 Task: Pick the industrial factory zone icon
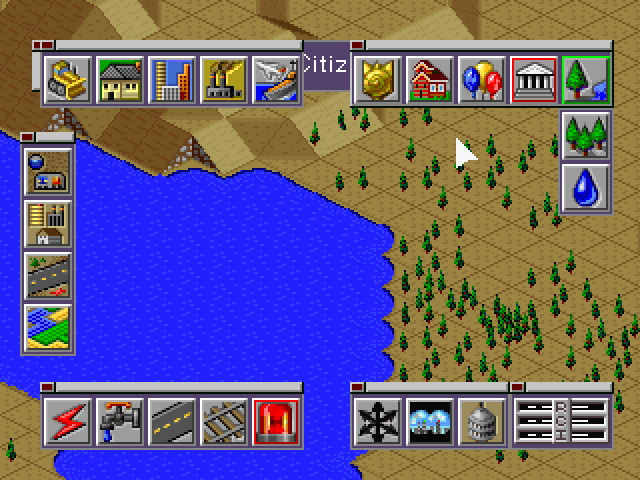(224, 80)
